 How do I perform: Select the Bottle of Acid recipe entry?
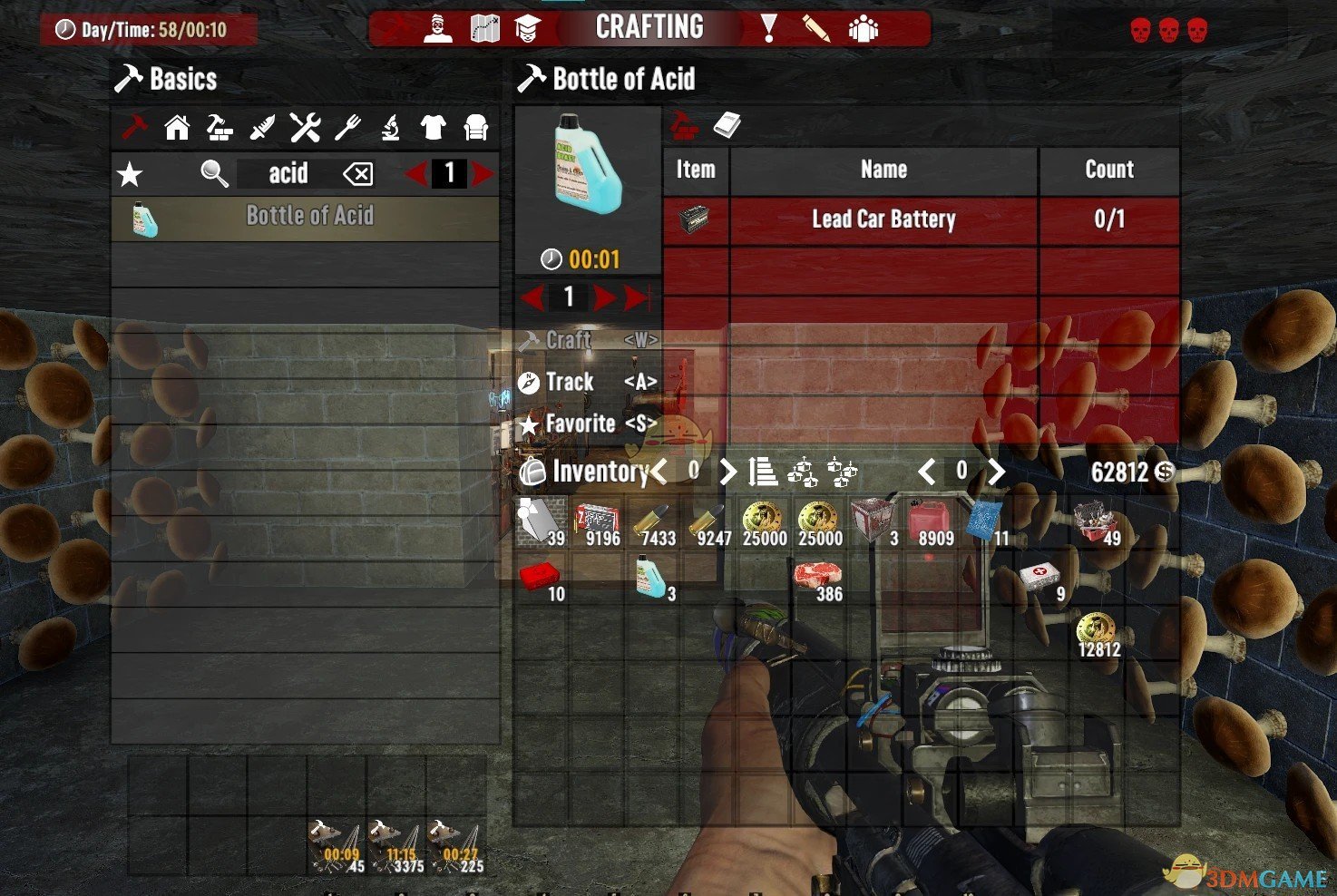pyautogui.click(x=308, y=216)
